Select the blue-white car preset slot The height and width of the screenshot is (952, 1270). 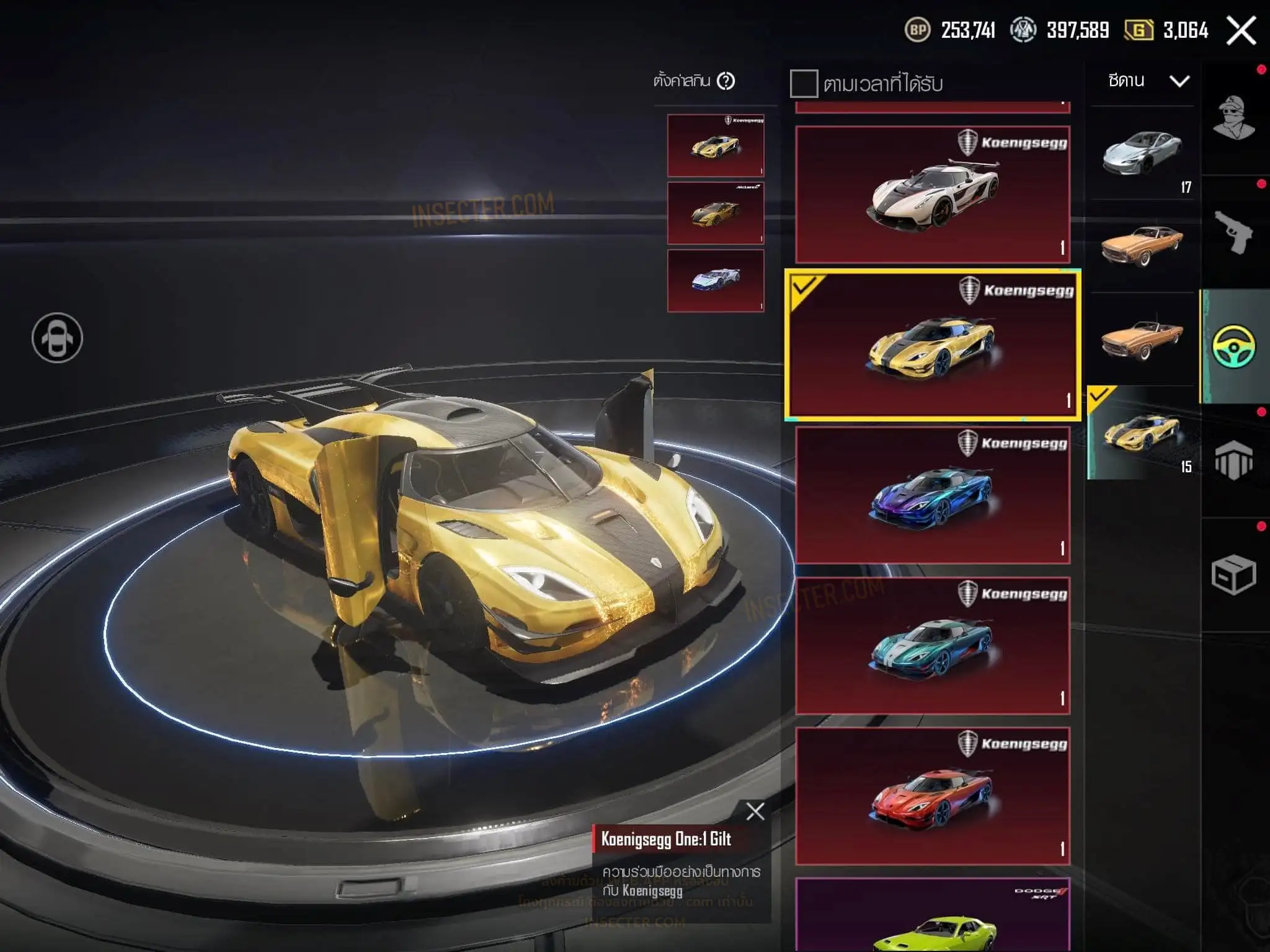click(715, 281)
